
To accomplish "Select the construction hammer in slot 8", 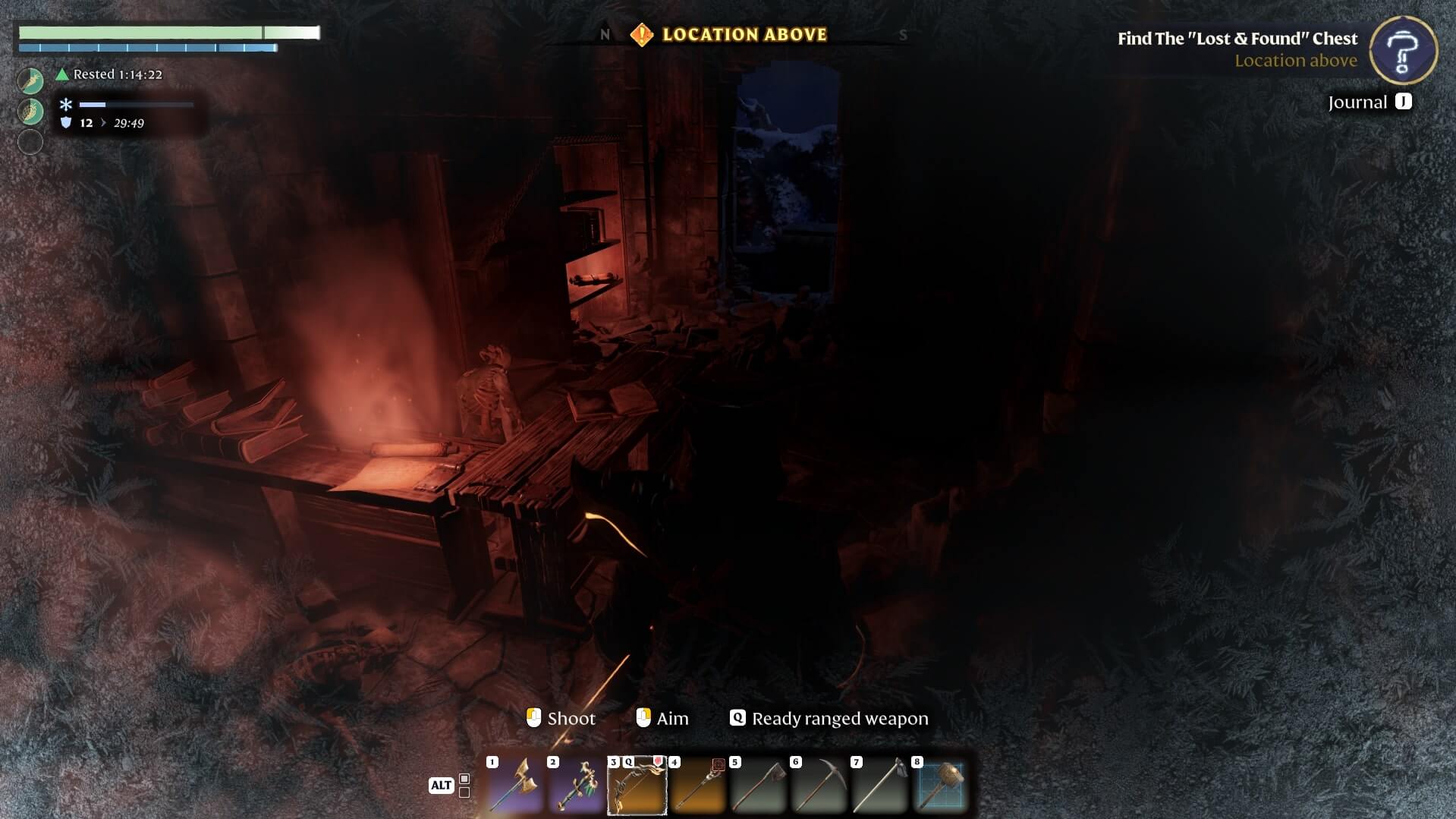I will pyautogui.click(x=940, y=786).
